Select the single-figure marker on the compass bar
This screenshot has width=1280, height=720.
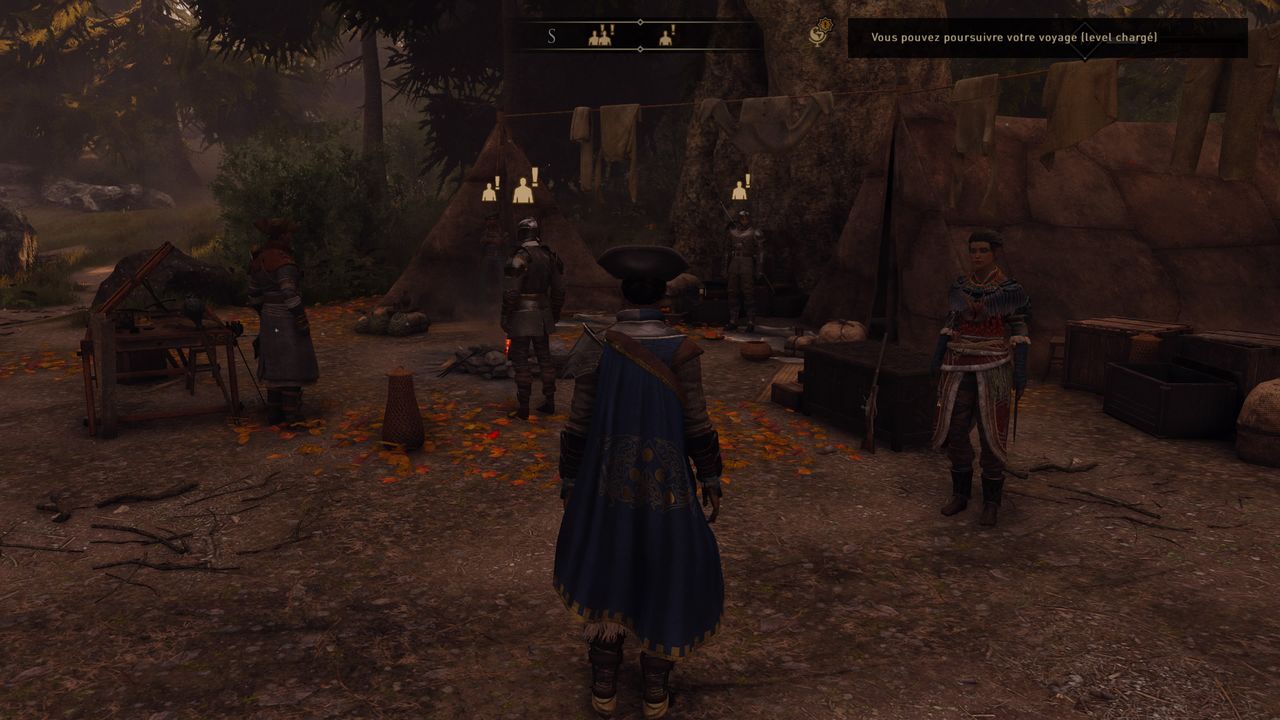coord(666,37)
